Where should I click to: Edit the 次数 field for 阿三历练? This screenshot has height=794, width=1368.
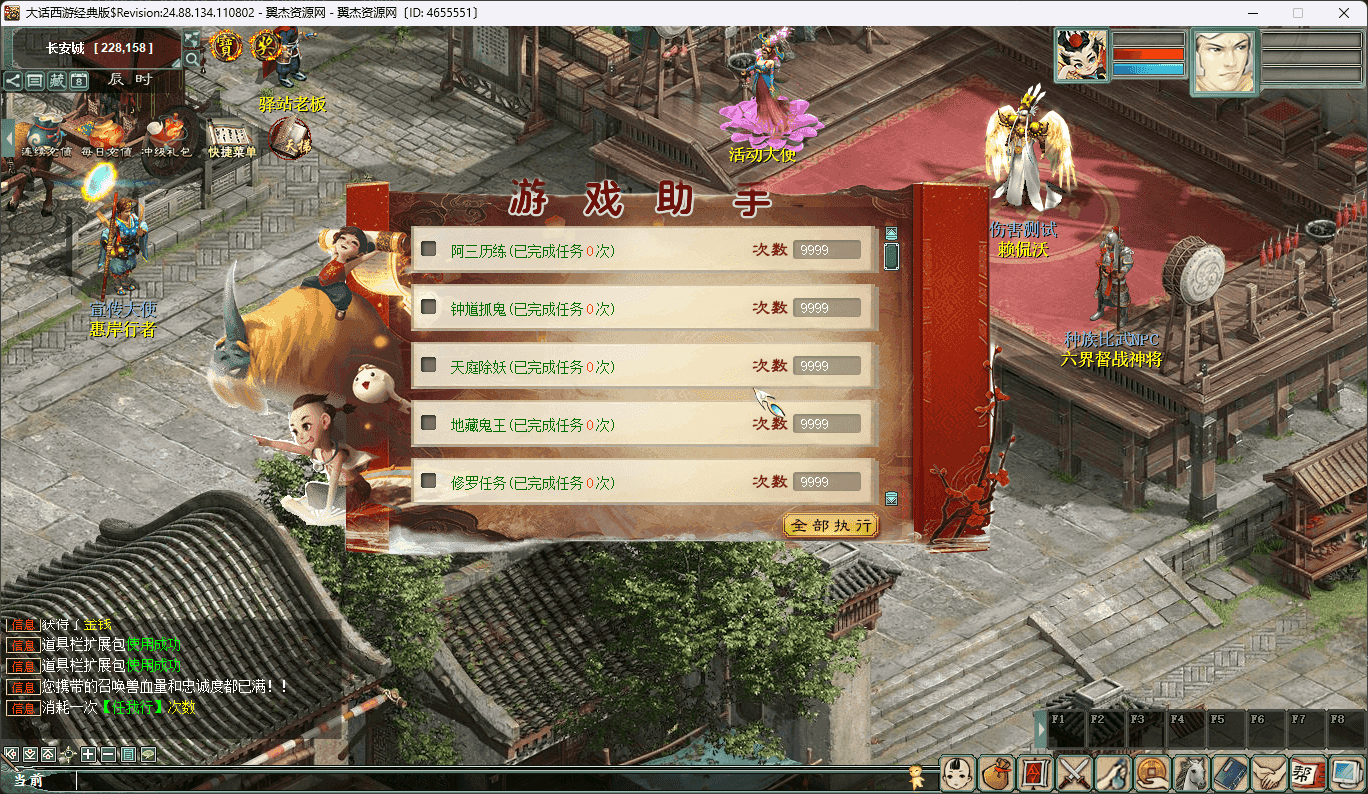coord(826,250)
